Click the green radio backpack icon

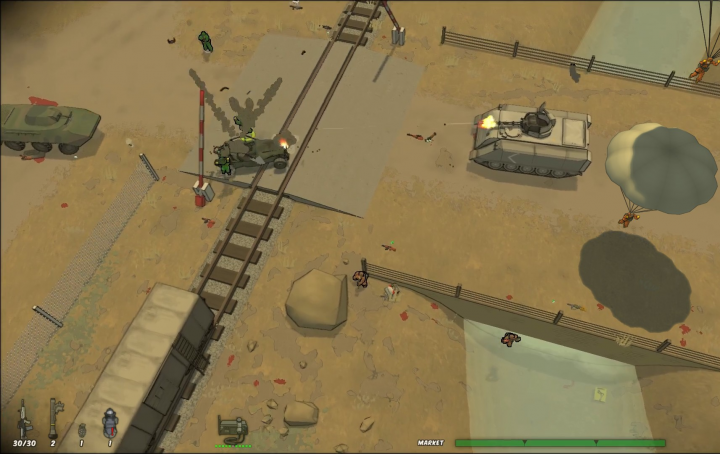(x=232, y=429)
